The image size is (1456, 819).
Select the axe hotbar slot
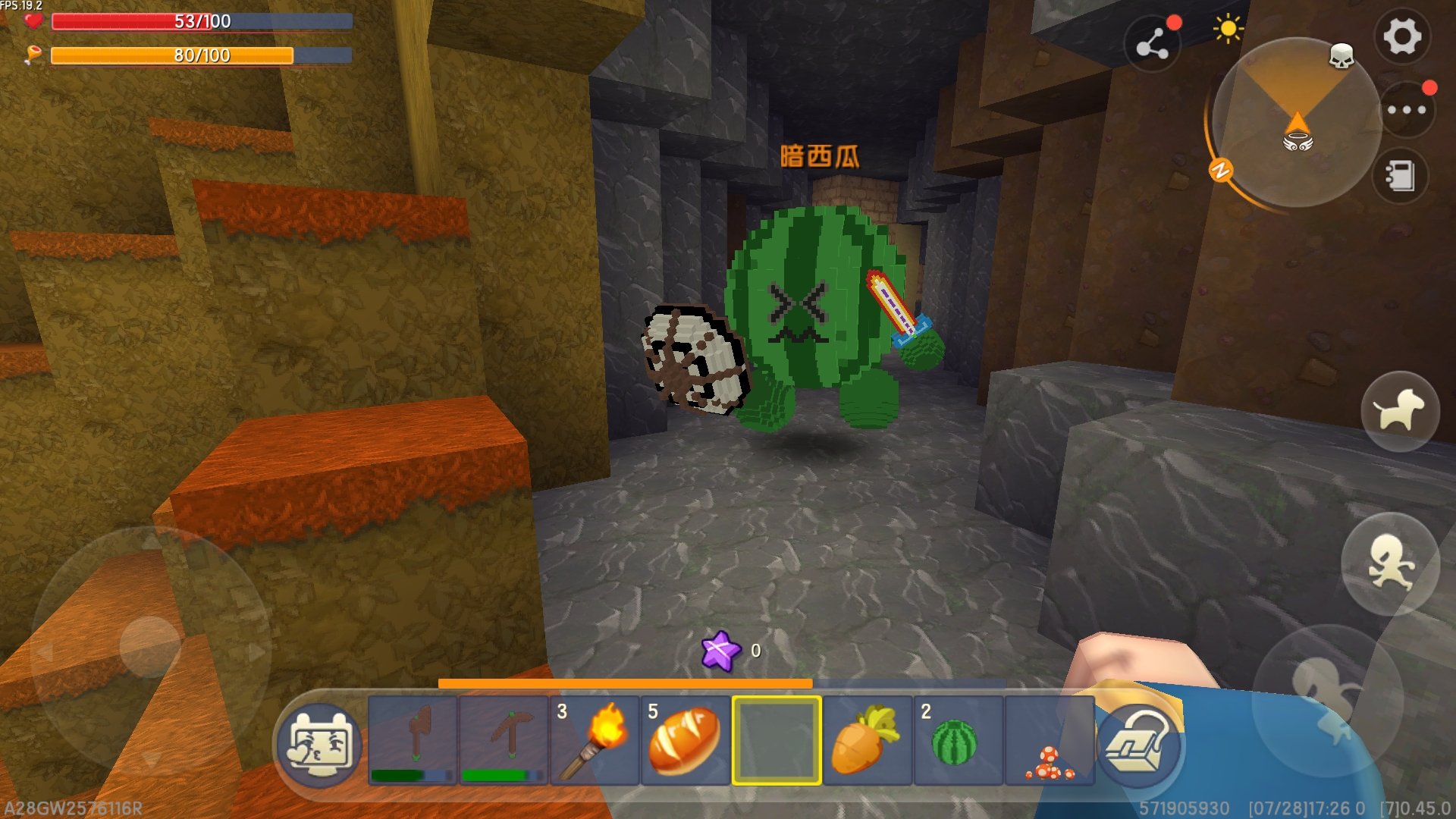tap(413, 740)
